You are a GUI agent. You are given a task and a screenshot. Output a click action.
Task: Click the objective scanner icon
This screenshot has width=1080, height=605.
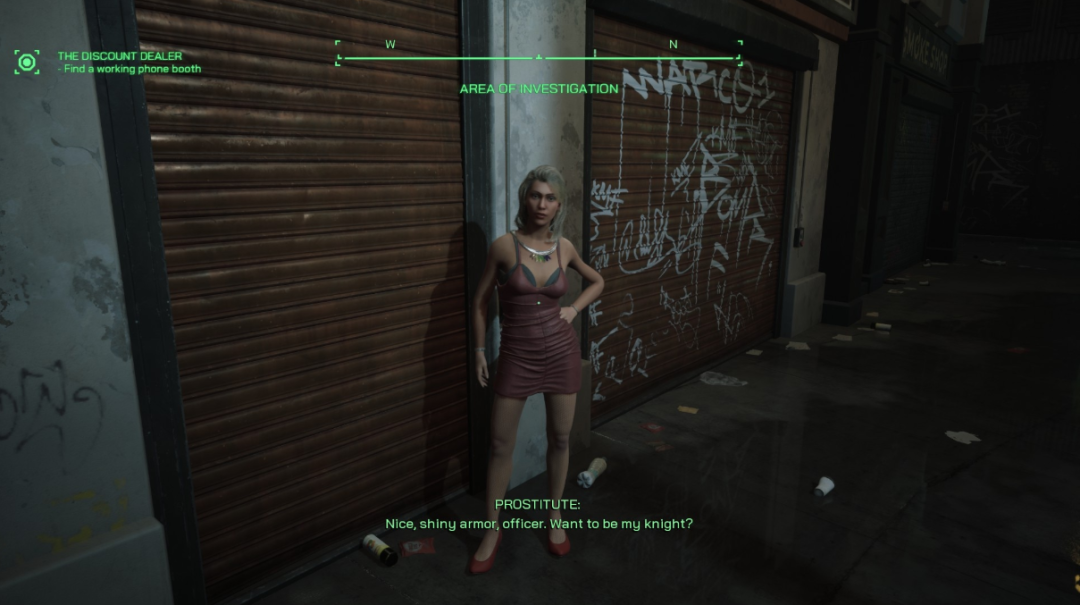pos(27,63)
